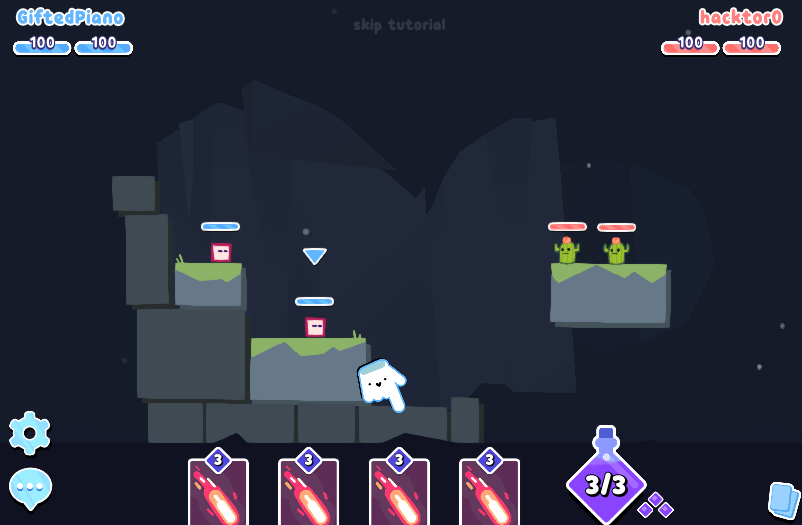Open the gear settings menu
Image resolution: width=802 pixels, height=525 pixels.
pyautogui.click(x=29, y=432)
